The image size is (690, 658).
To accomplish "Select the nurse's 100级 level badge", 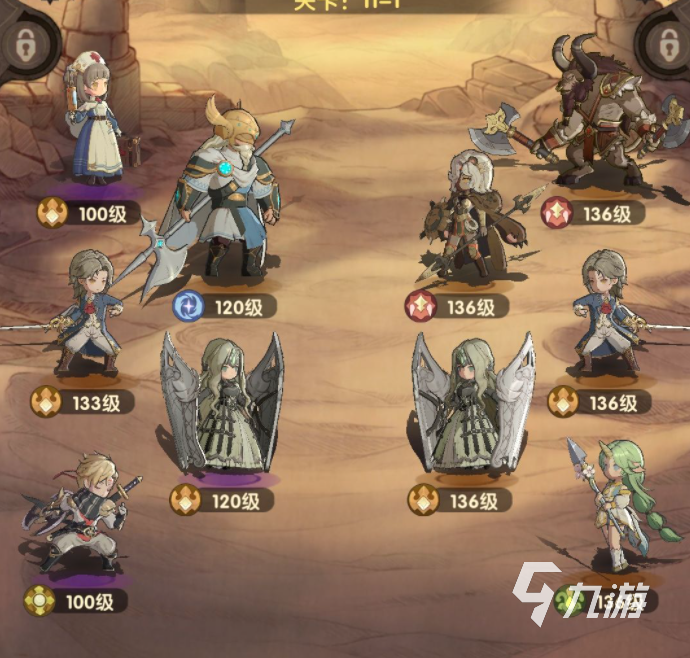I will (x=88, y=213).
